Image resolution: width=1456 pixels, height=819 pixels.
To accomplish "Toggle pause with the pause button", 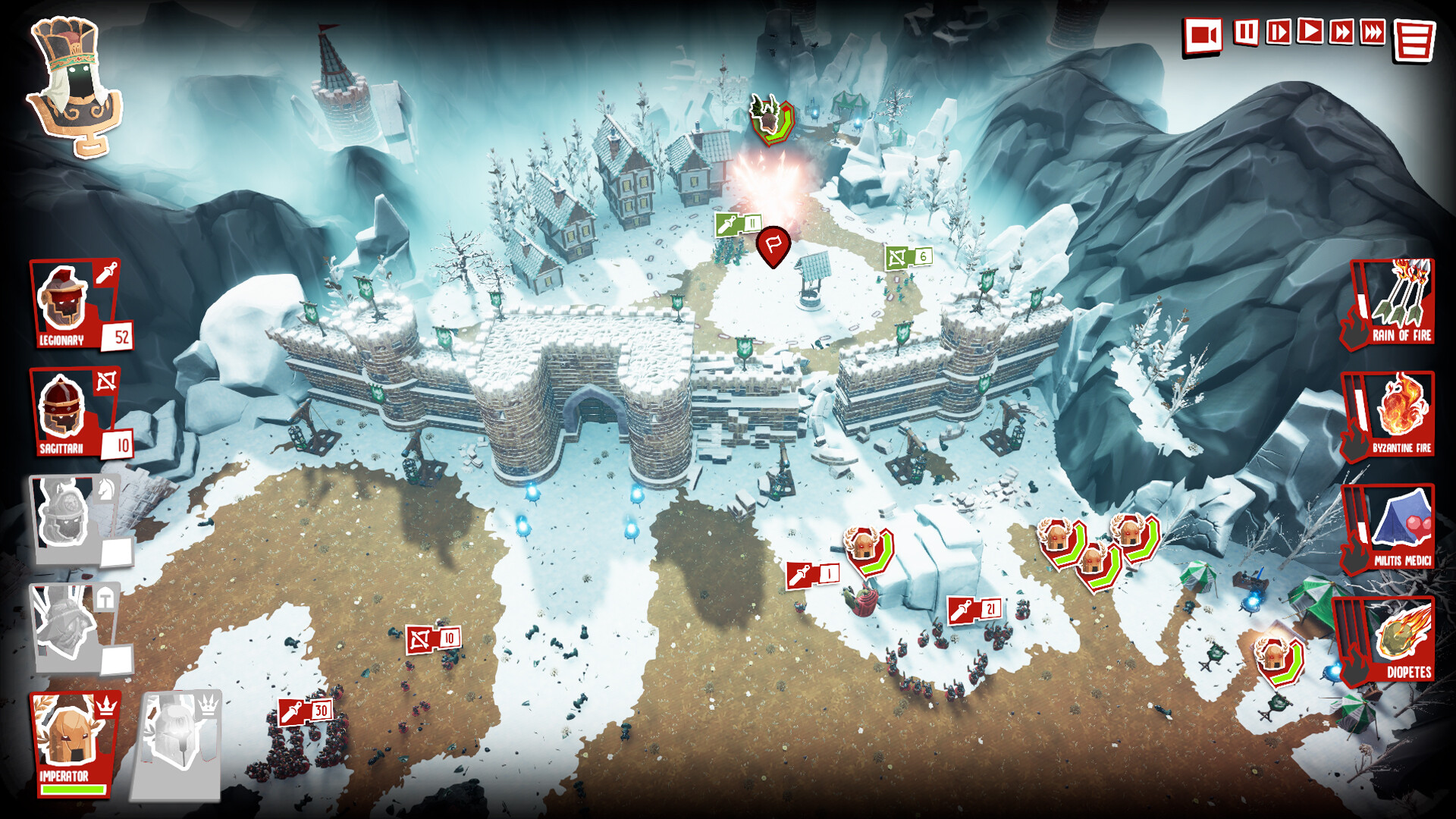I will (1246, 33).
